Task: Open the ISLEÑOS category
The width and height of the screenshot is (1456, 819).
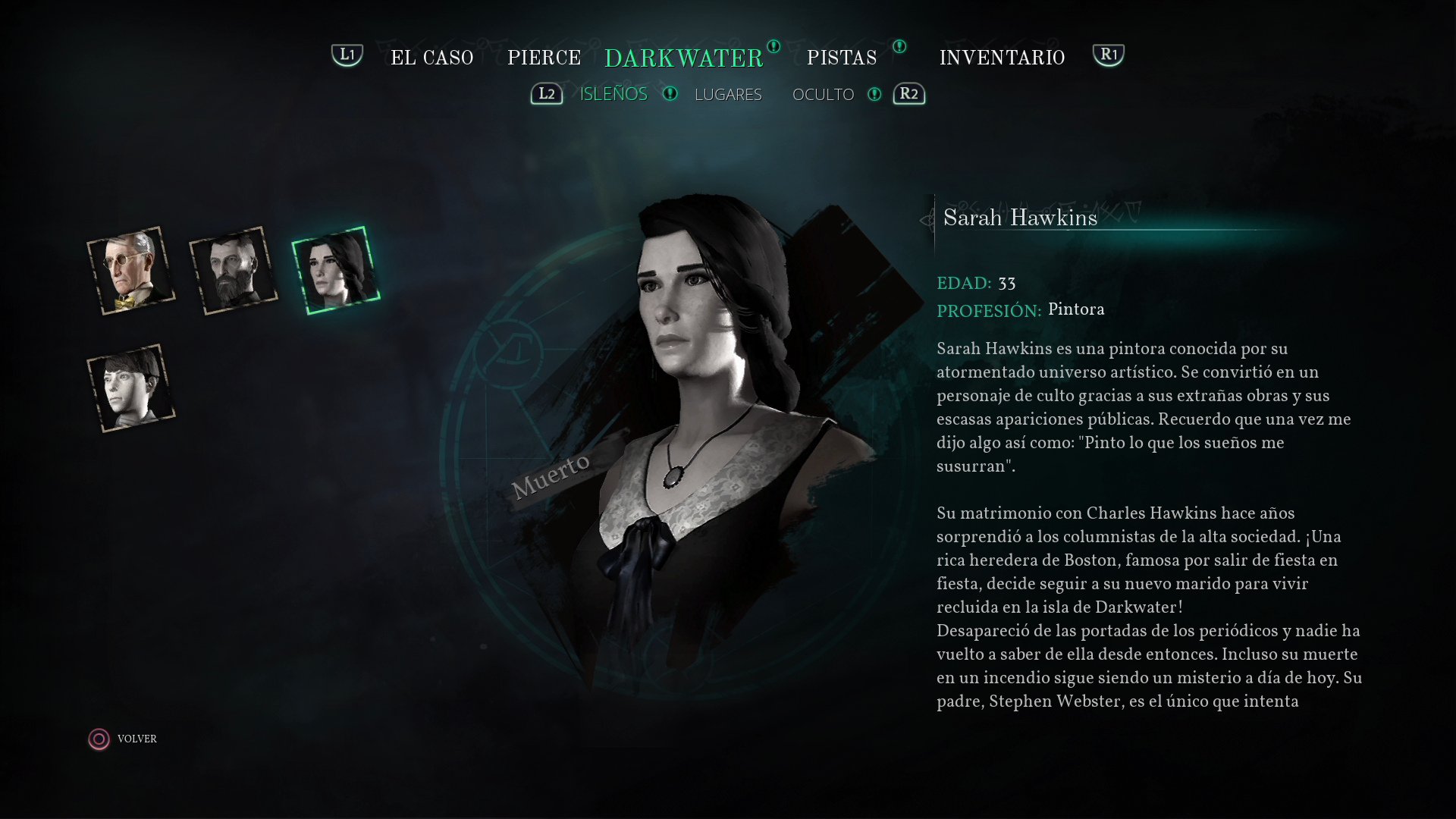Action: pos(613,94)
